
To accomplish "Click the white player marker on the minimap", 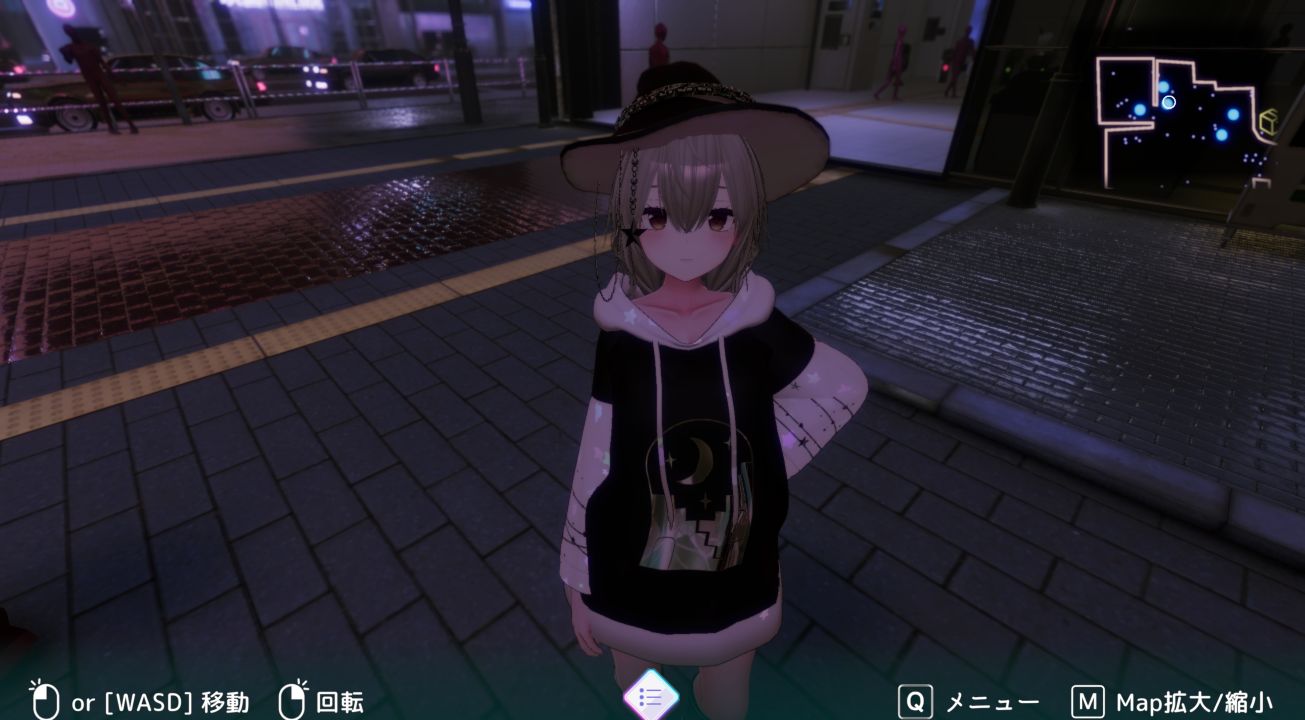I will 1169,101.
